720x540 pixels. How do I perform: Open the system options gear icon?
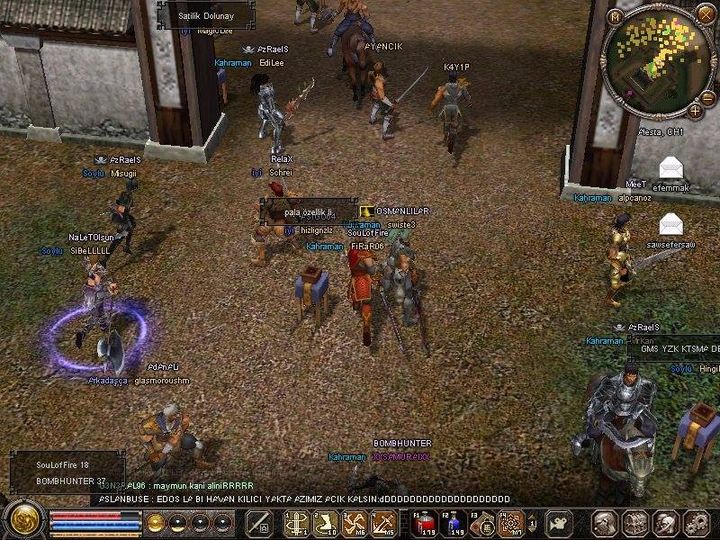[696, 523]
